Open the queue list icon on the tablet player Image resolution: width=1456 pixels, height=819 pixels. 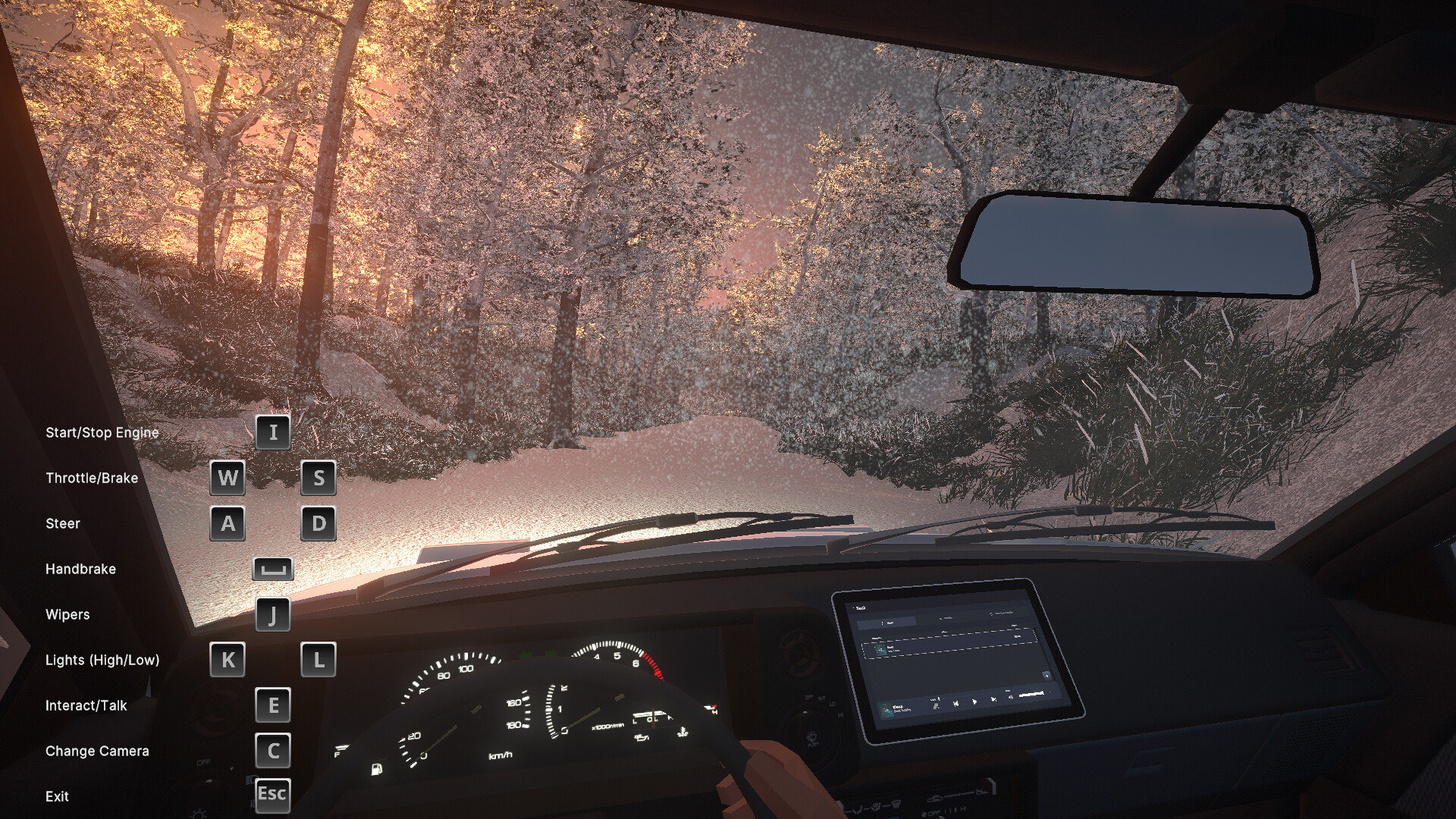936,705
